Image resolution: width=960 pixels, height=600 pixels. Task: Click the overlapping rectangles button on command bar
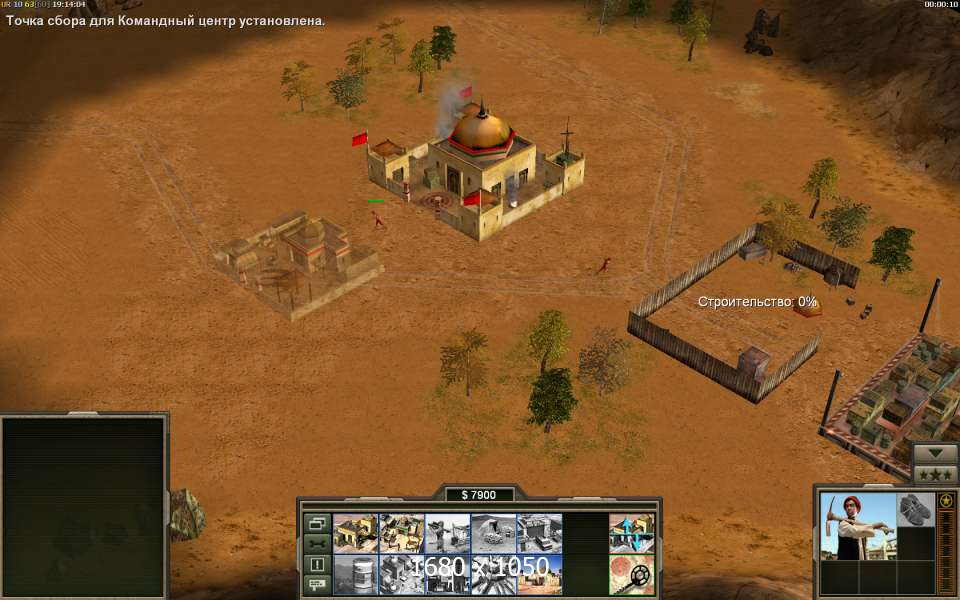coord(317,523)
